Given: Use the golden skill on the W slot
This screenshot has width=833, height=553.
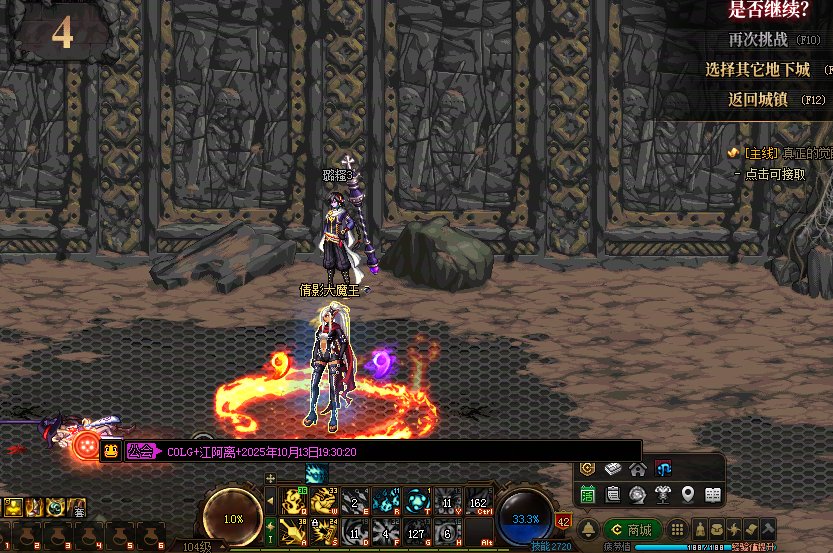Looking at the screenshot, I should click(326, 501).
